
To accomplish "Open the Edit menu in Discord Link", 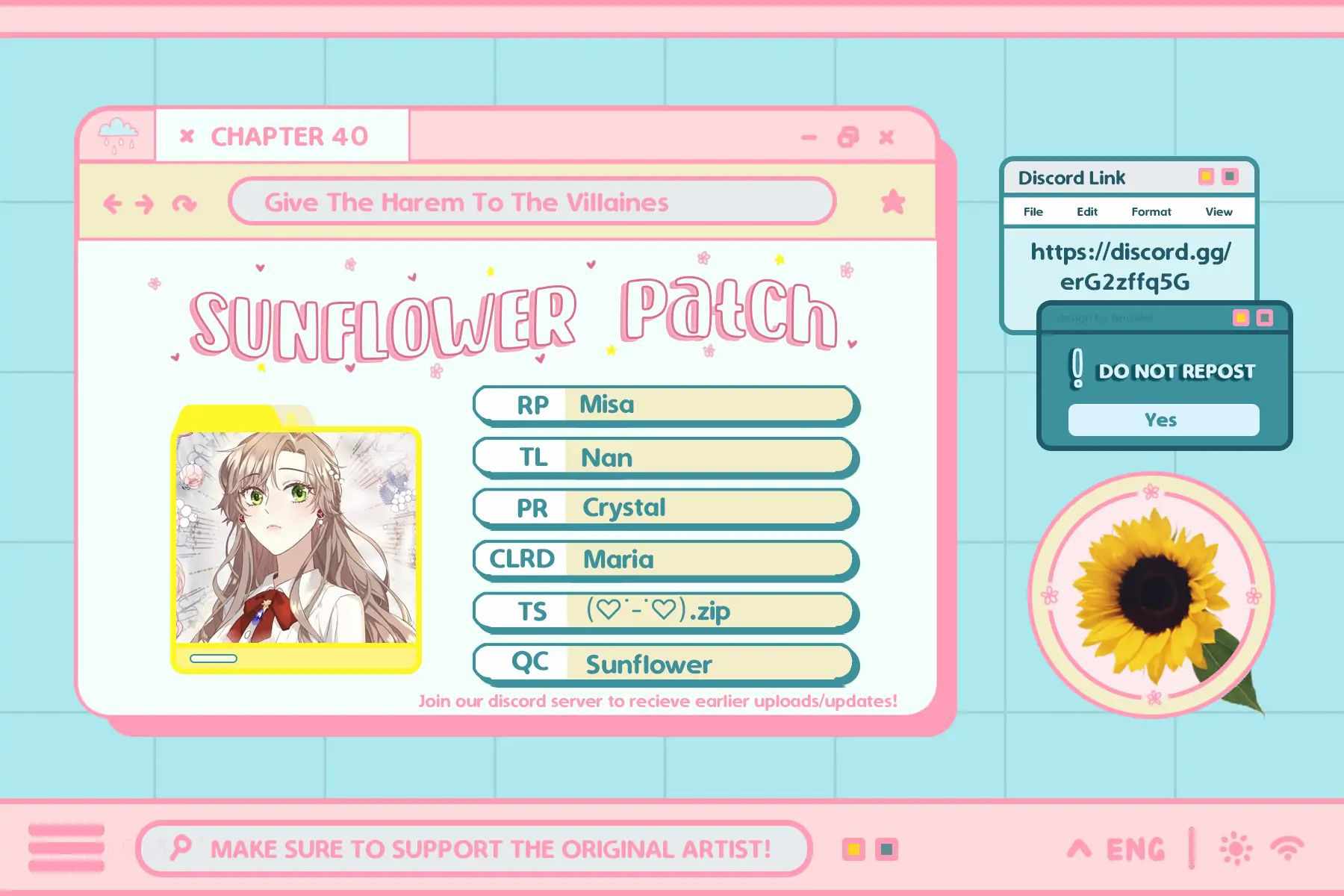I will pyautogui.click(x=1086, y=212).
